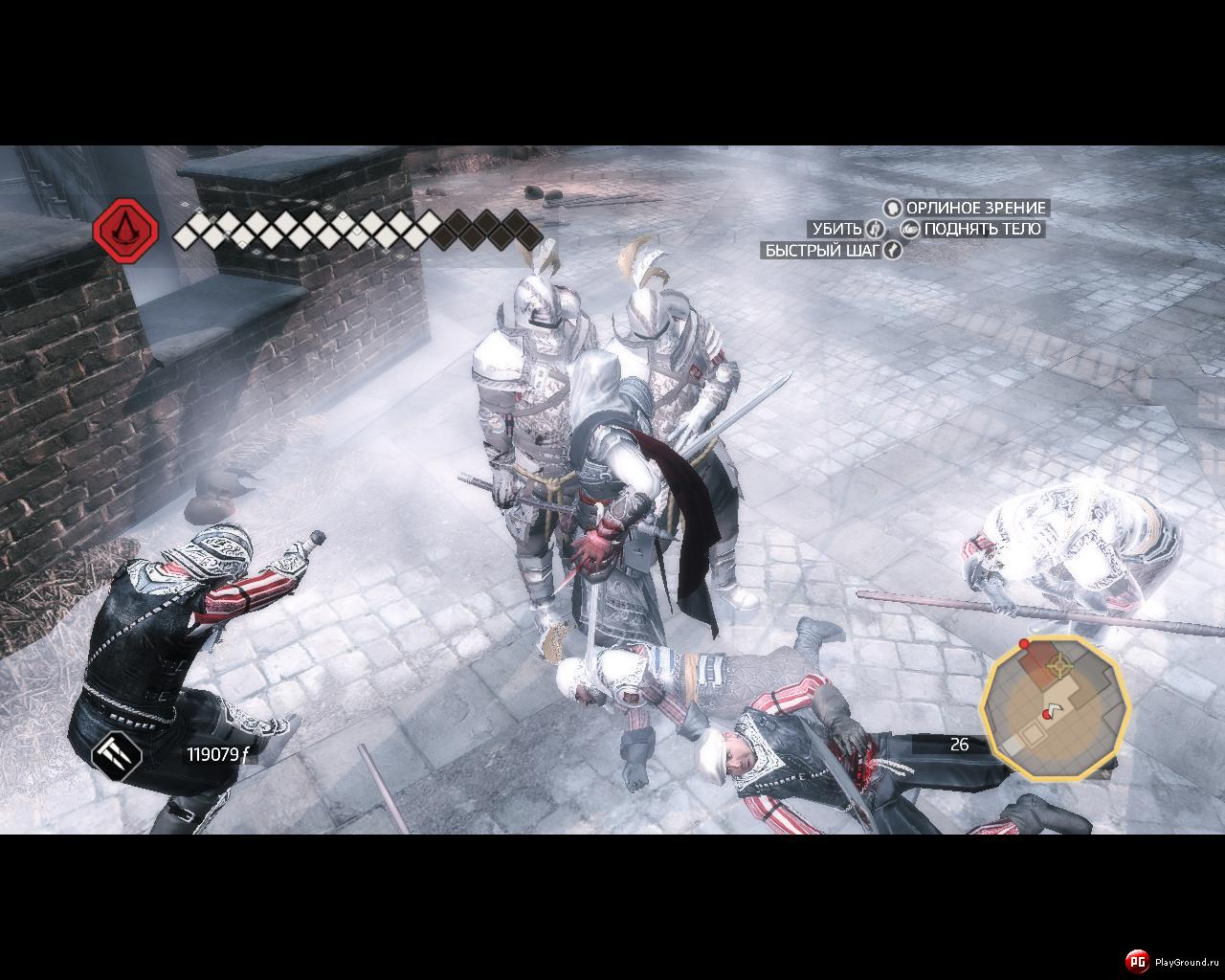Click the red dot marker on the minimap

coord(1024,644)
